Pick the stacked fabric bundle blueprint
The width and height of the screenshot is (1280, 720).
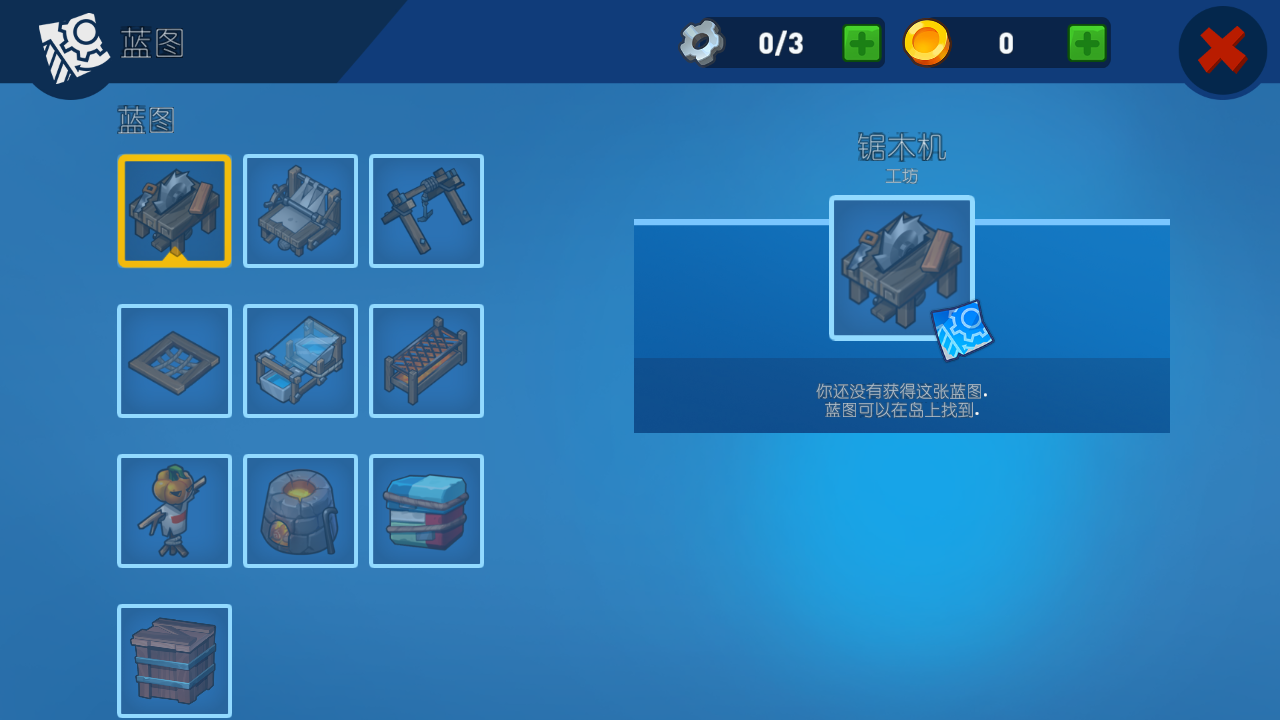click(426, 511)
